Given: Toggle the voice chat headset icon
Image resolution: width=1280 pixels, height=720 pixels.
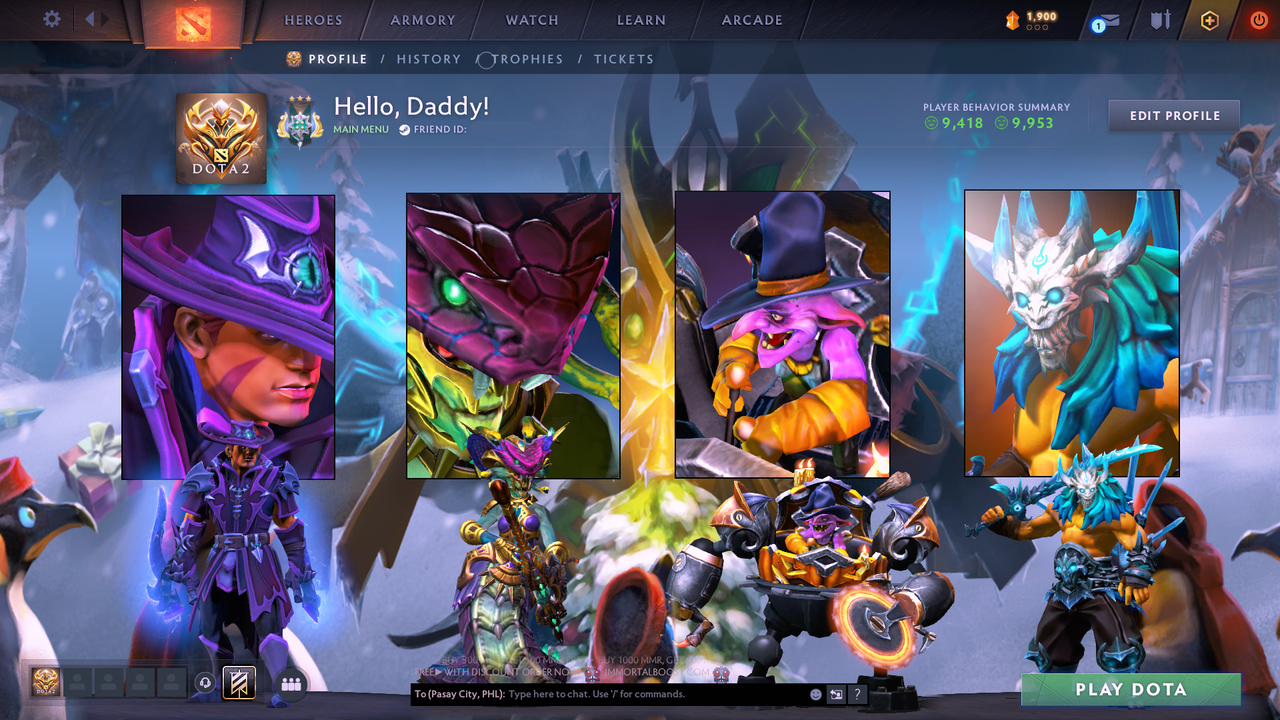Looking at the screenshot, I should tap(205, 680).
